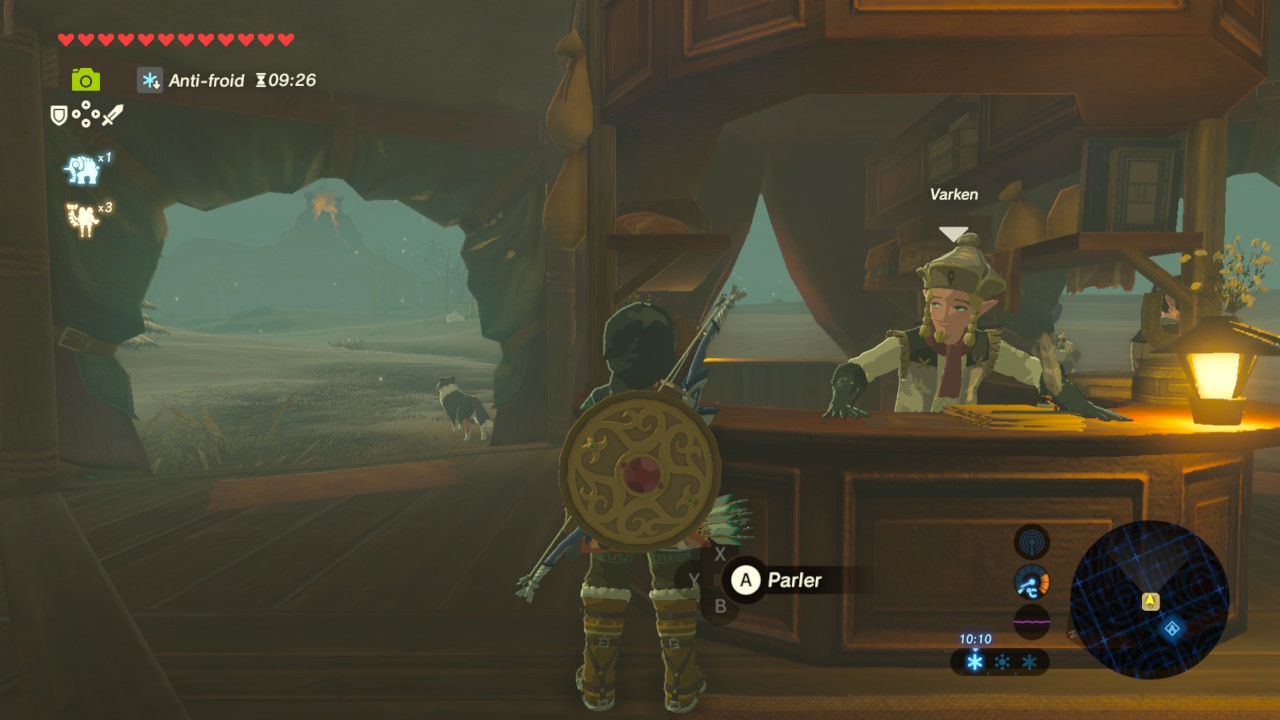Activate the elephant champion ability icon
Viewport: 1280px width, 720px height.
83,170
